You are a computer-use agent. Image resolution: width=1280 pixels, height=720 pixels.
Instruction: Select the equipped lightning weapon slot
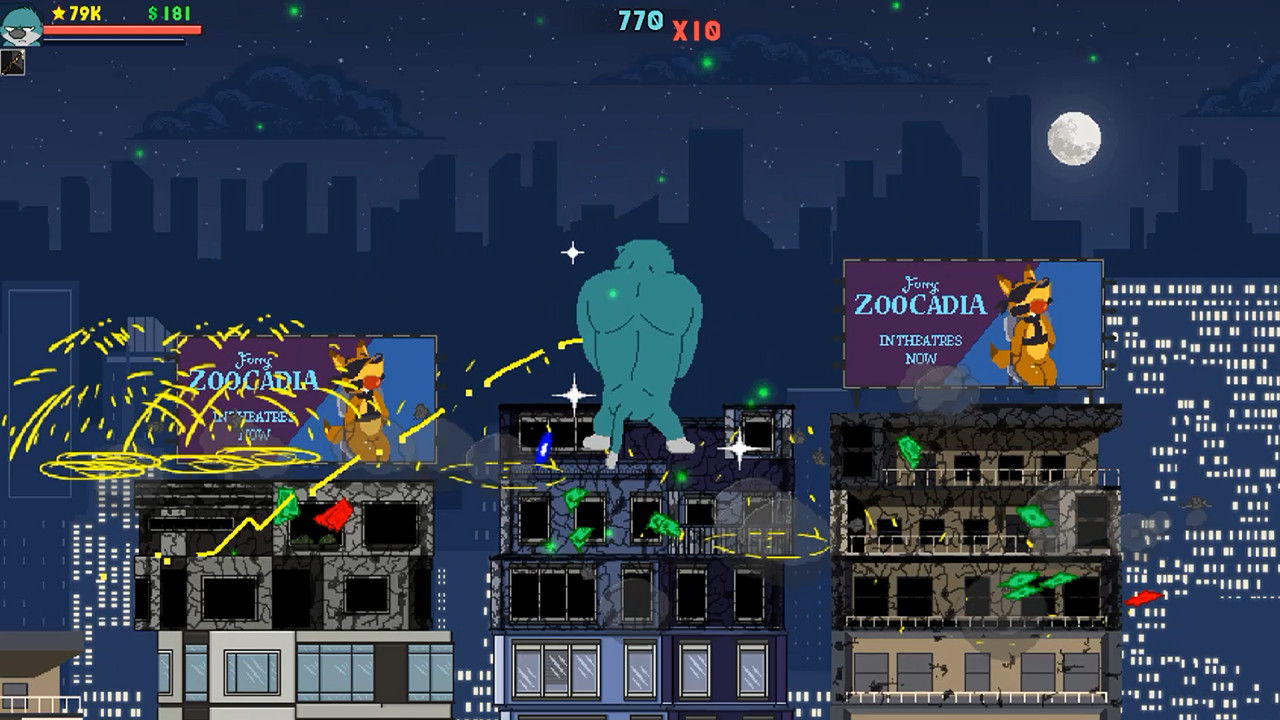pos(12,62)
